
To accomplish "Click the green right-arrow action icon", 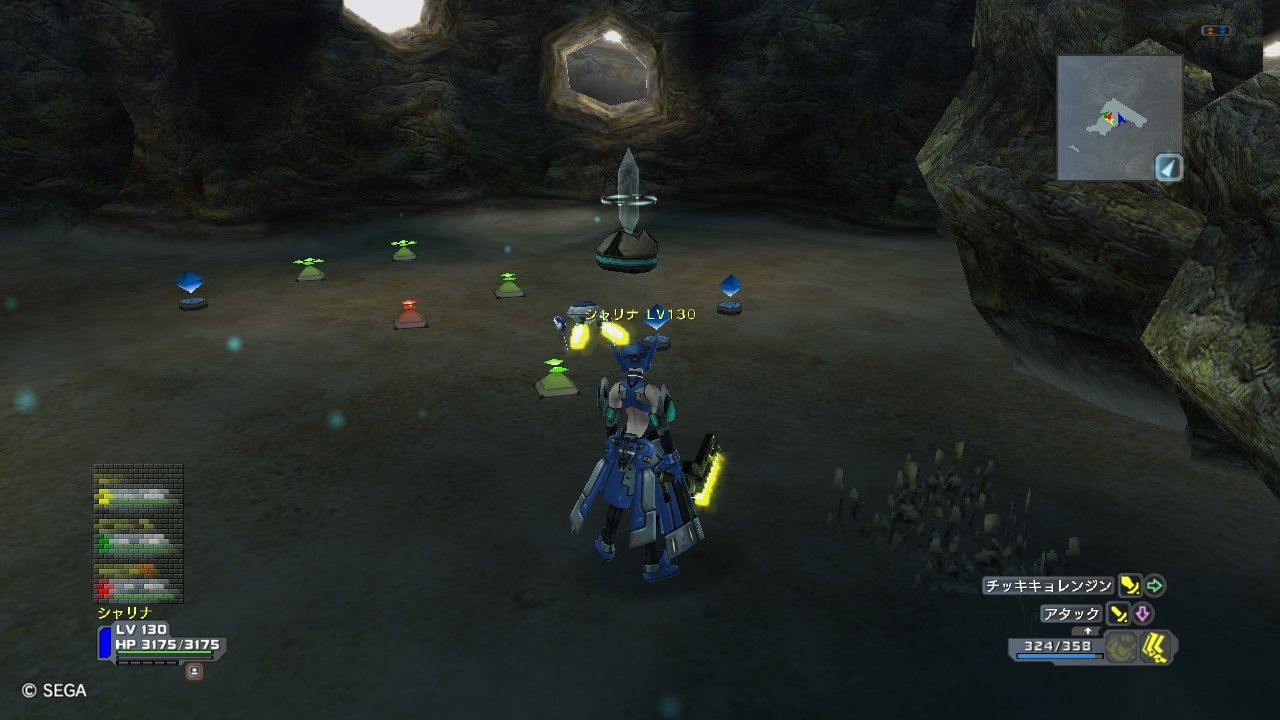I will 1155,585.
